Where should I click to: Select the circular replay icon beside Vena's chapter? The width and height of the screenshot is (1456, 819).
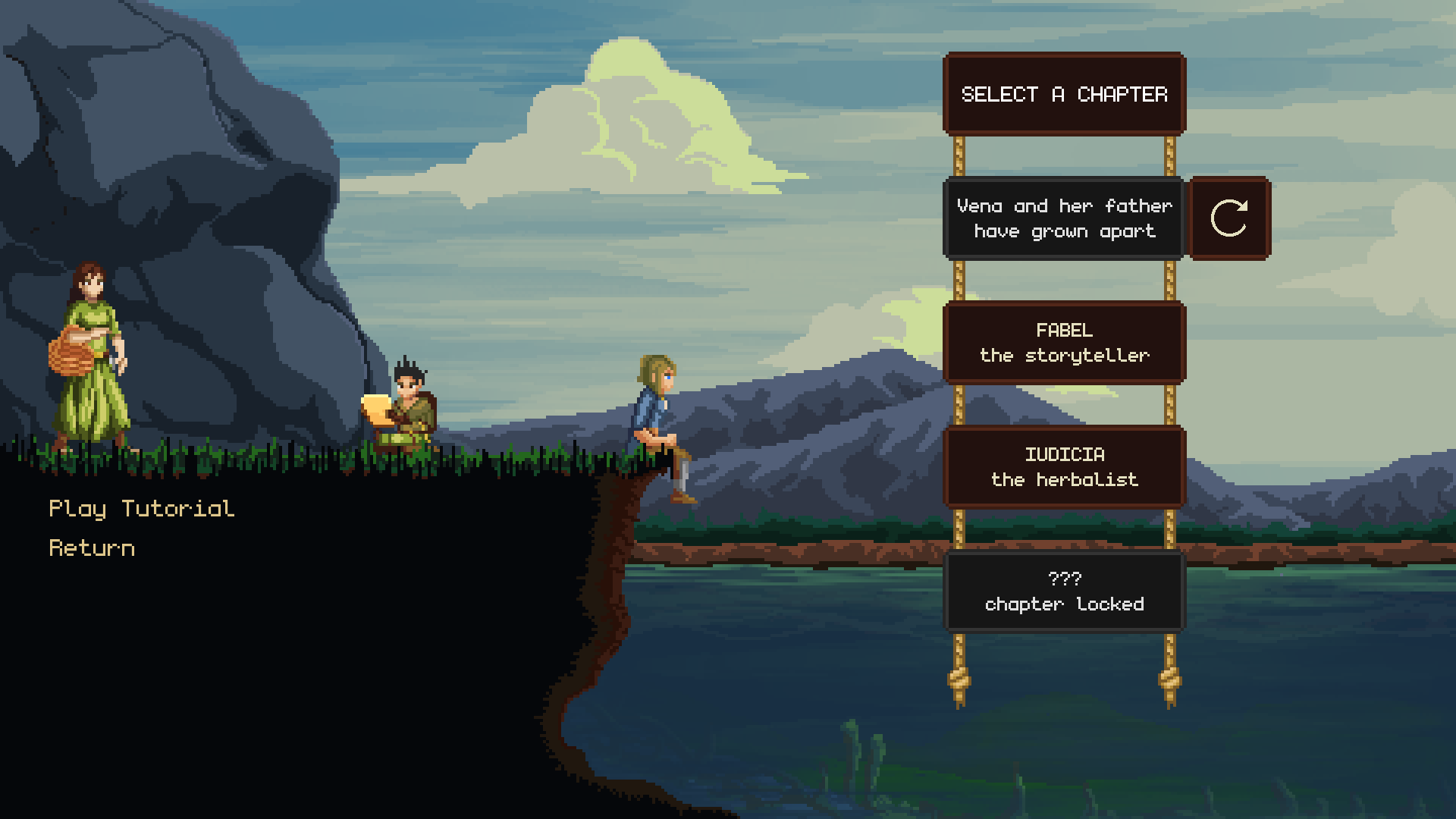point(1229,218)
